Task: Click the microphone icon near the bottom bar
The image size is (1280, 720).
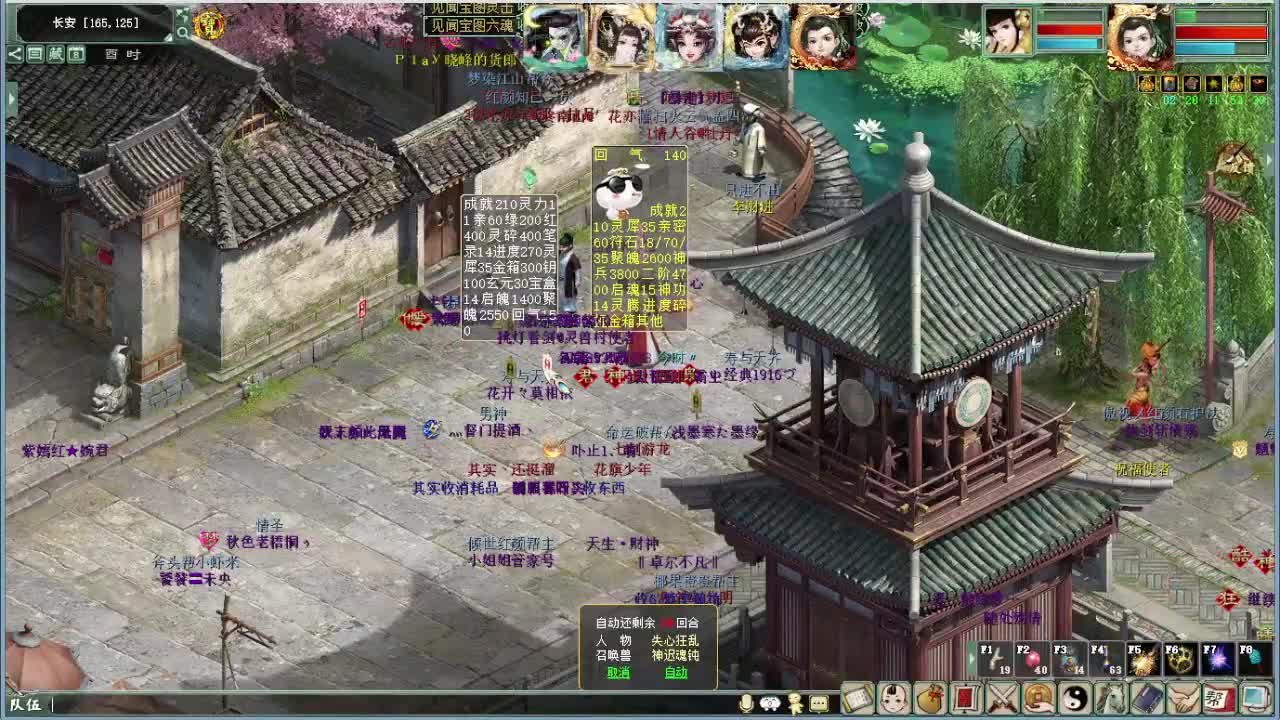Action: pyautogui.click(x=746, y=702)
